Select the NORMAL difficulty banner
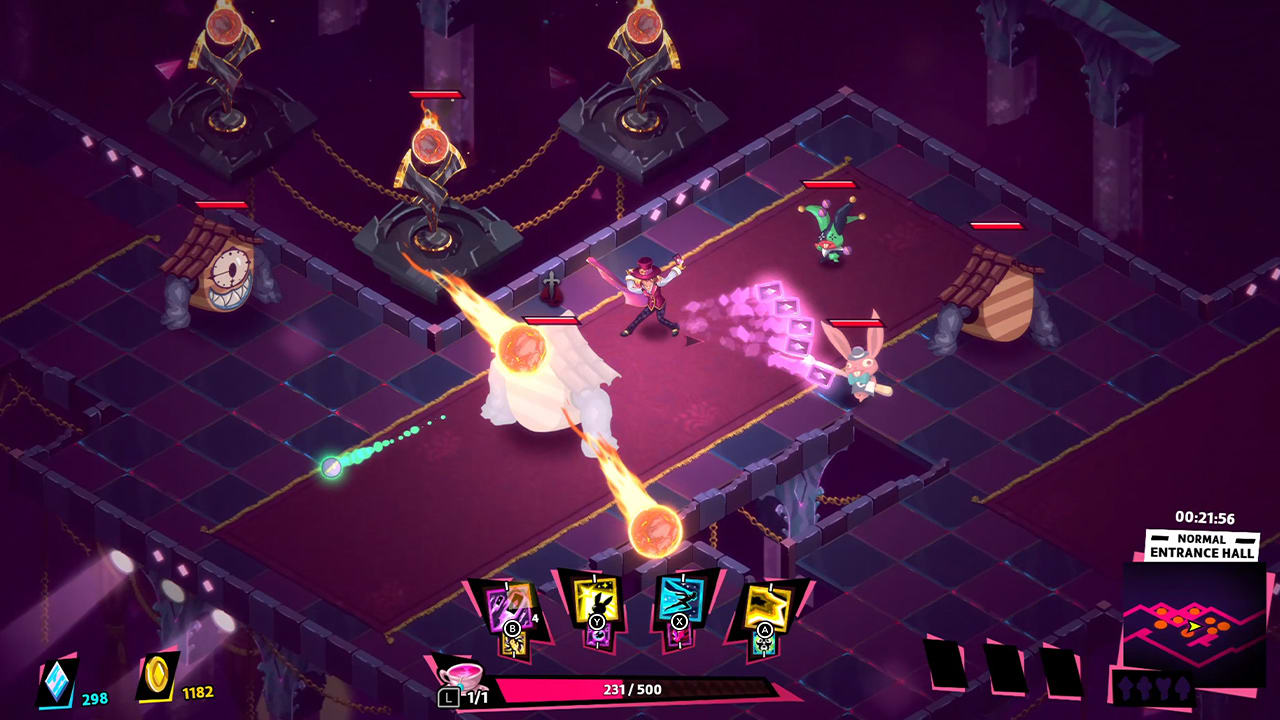The width and height of the screenshot is (1280, 720). click(x=1201, y=540)
